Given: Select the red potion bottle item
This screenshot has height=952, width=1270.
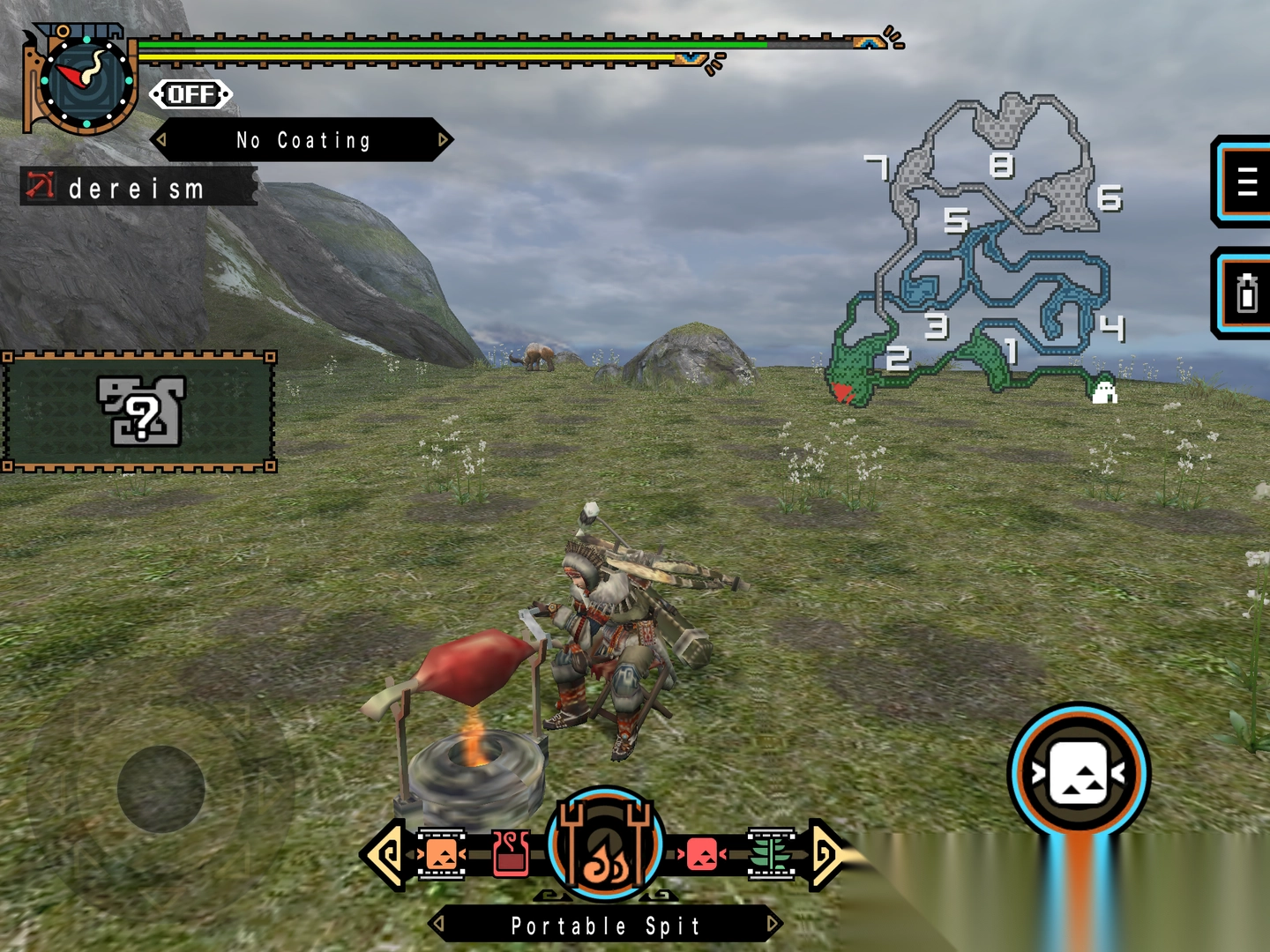Looking at the screenshot, I should 511,853.
